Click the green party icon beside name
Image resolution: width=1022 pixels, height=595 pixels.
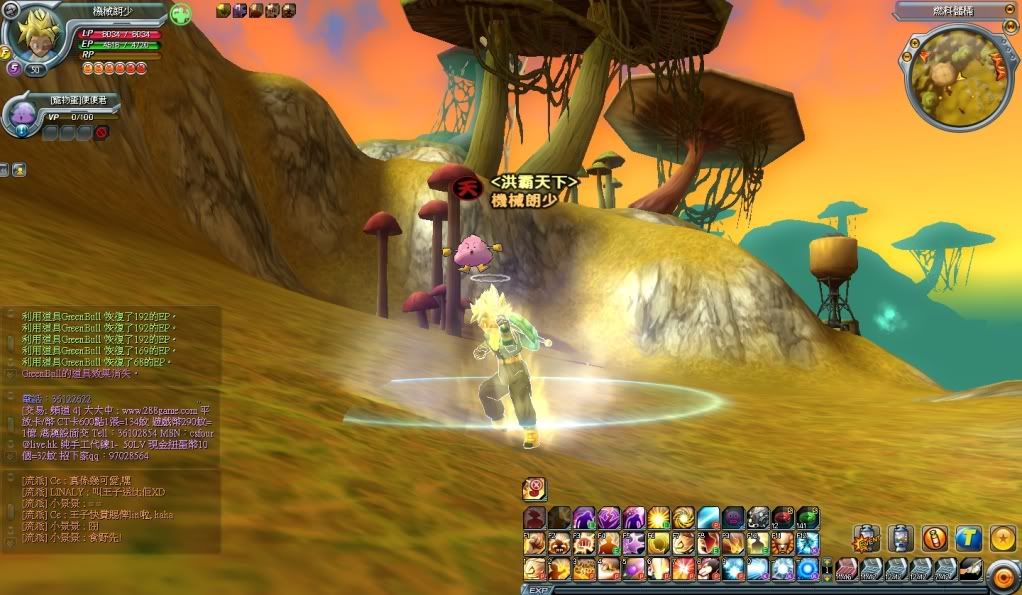(x=180, y=16)
